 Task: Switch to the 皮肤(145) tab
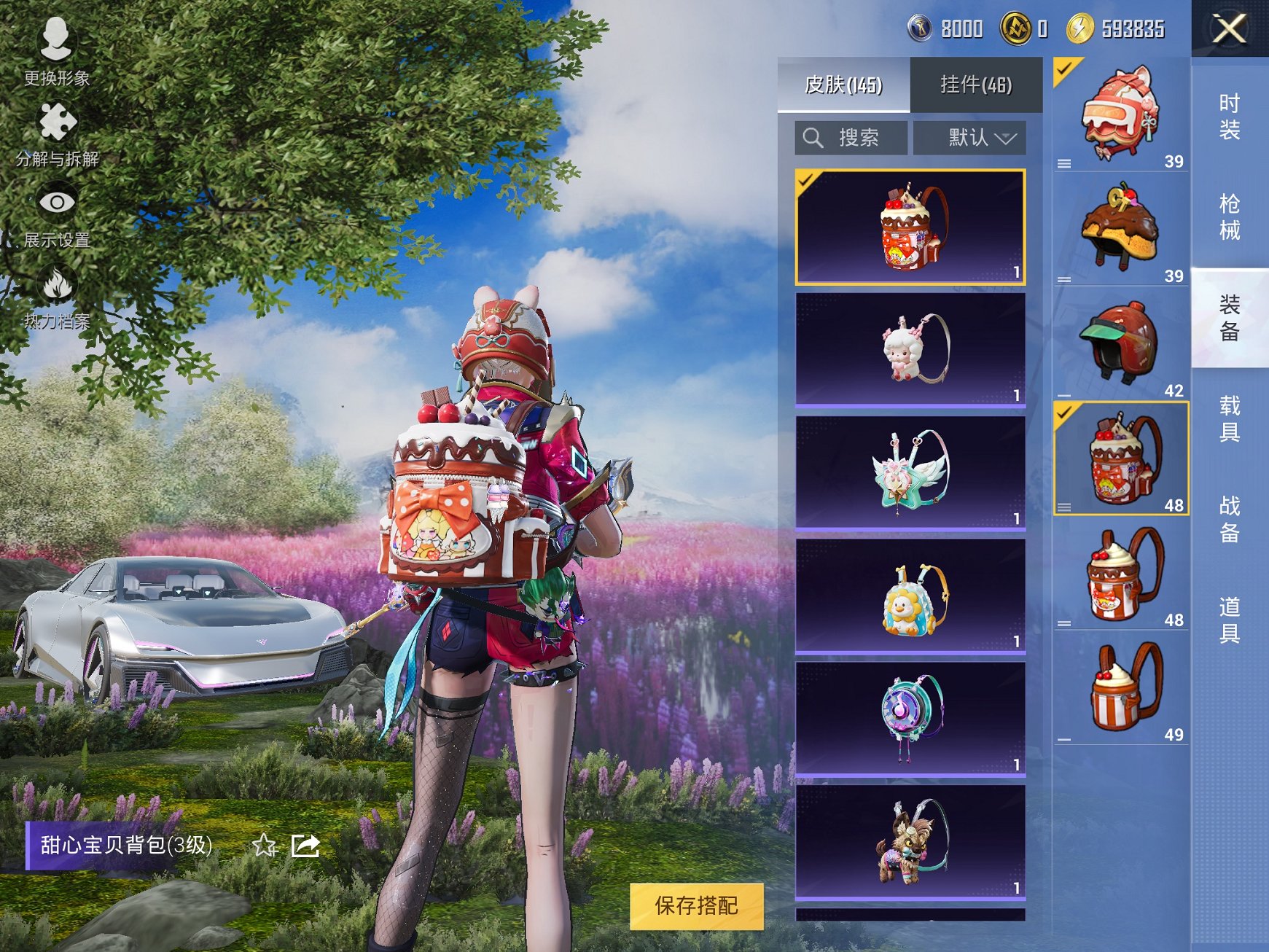[x=843, y=85]
